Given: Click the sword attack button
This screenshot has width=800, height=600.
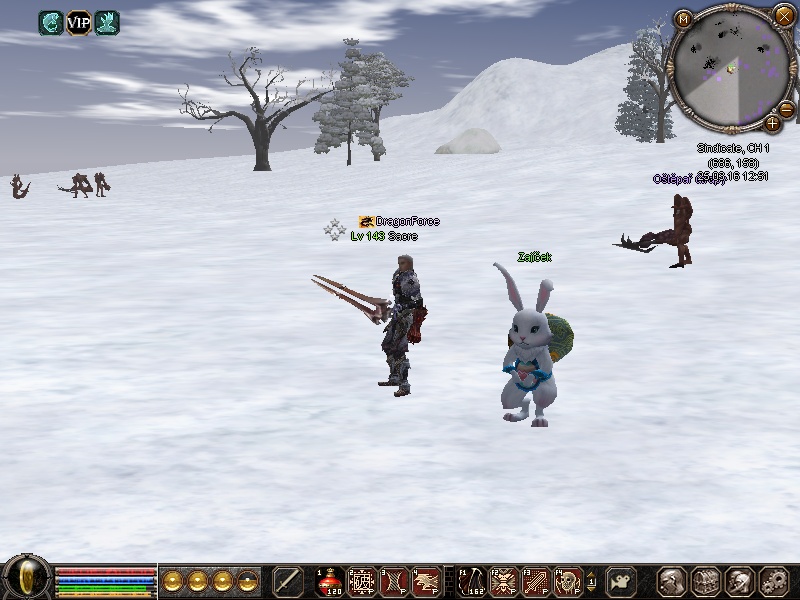Looking at the screenshot, I should click(x=288, y=581).
